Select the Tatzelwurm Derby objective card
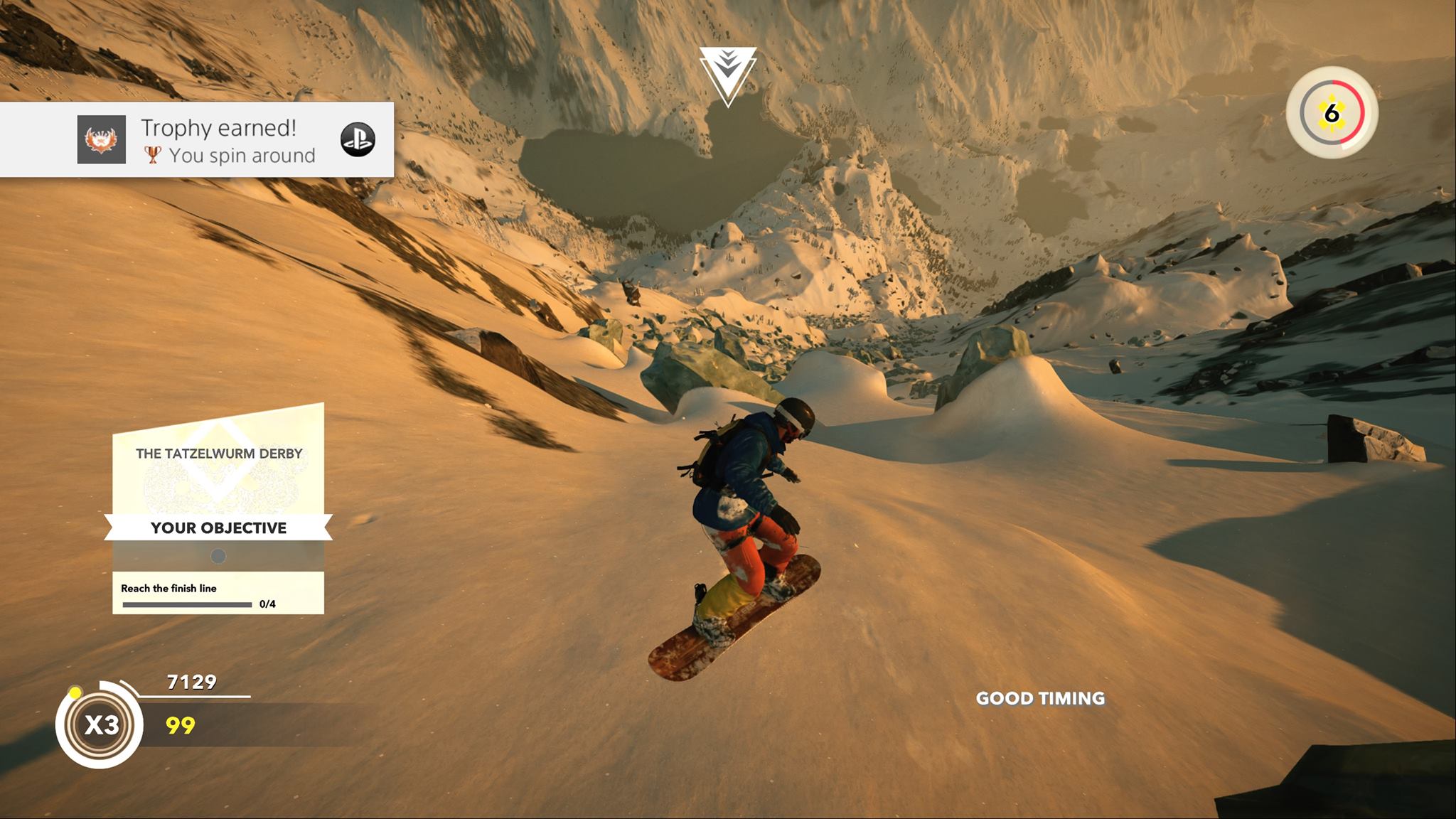The width and height of the screenshot is (1456, 819). tap(218, 508)
